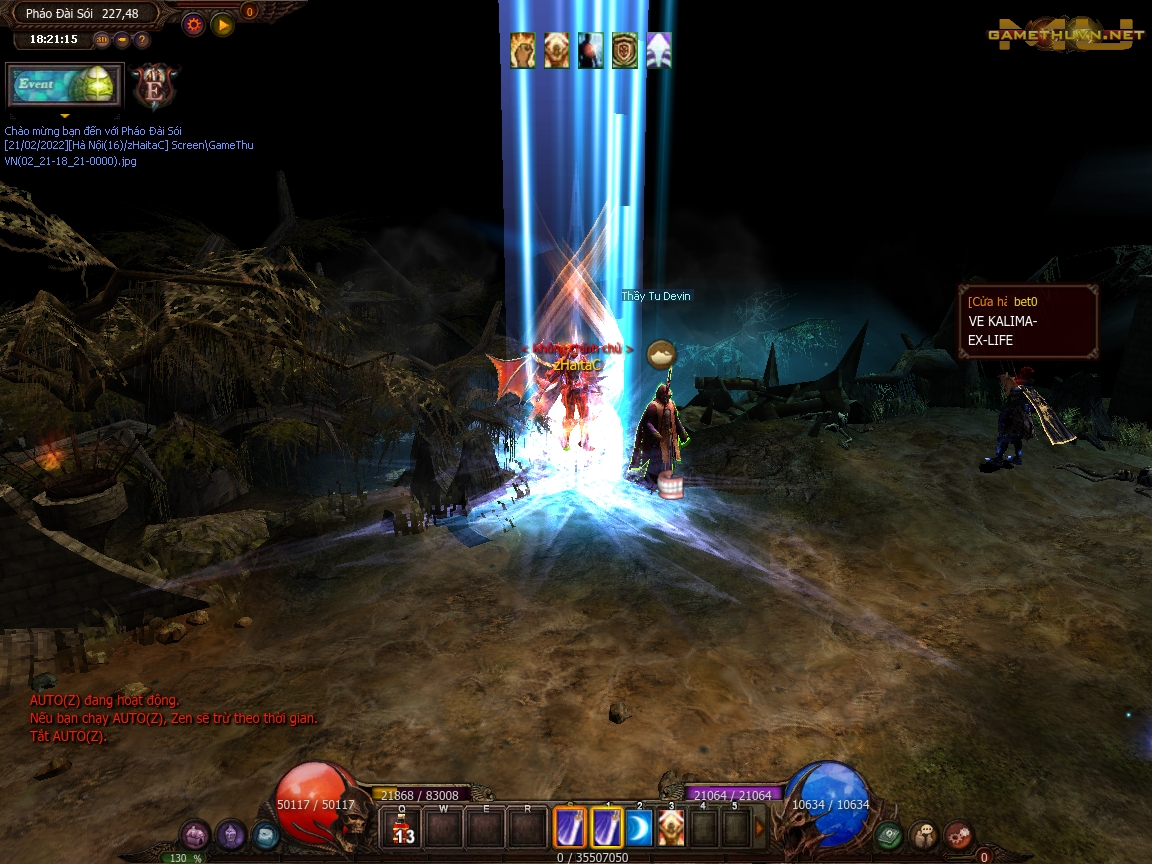Open settings with the orange gear button
The height and width of the screenshot is (864, 1152).
click(x=194, y=24)
